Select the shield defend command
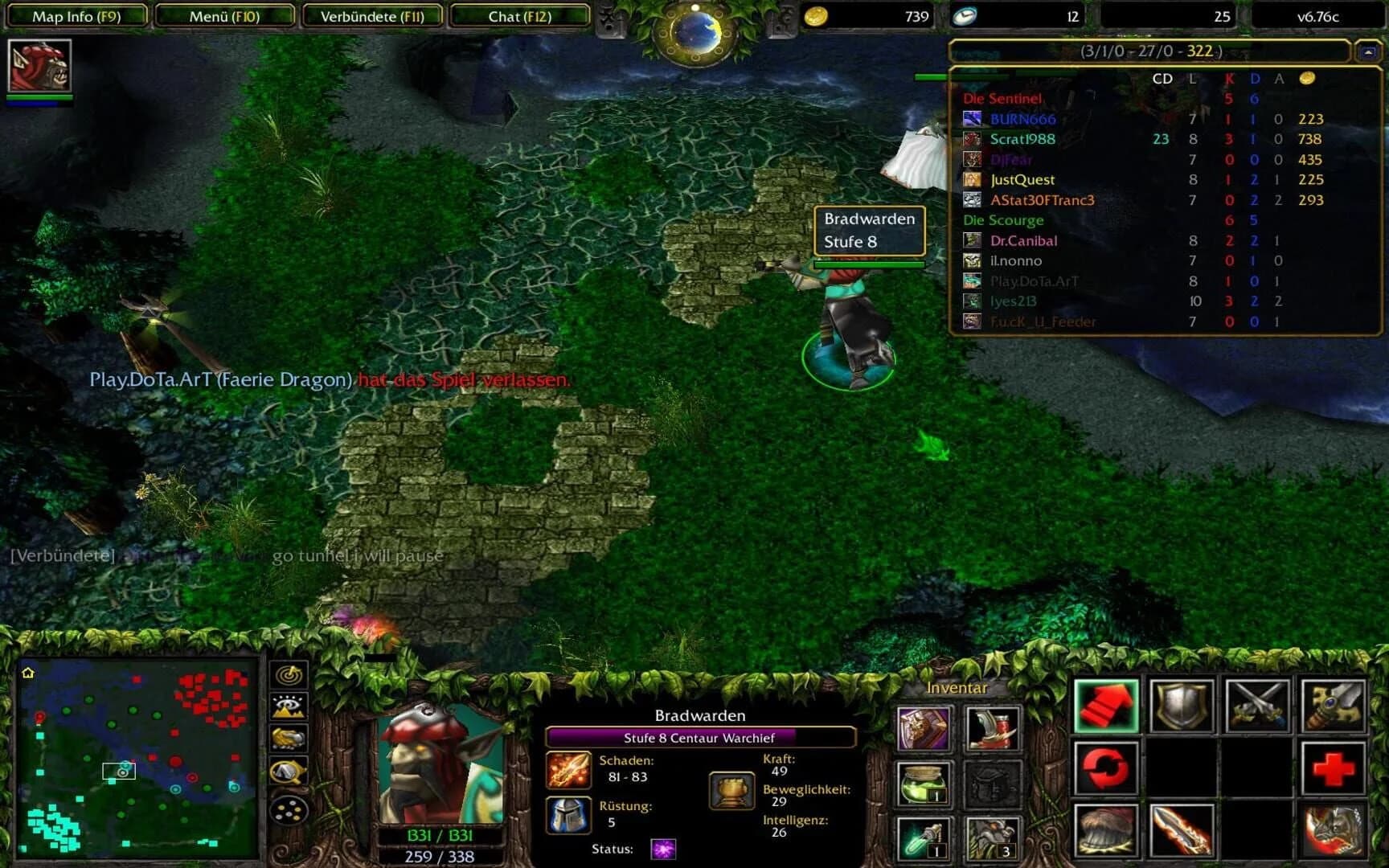The height and width of the screenshot is (868, 1389). click(x=1182, y=706)
